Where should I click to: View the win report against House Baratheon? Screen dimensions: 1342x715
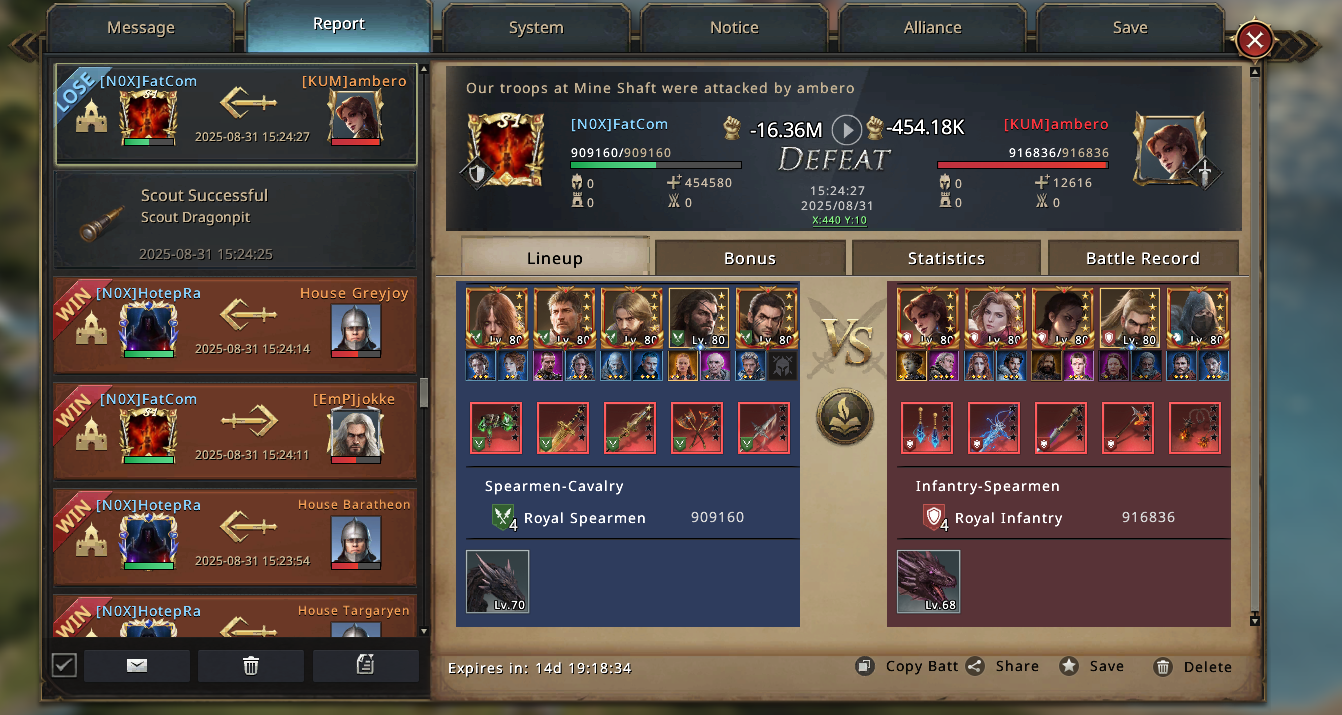pyautogui.click(x=235, y=536)
